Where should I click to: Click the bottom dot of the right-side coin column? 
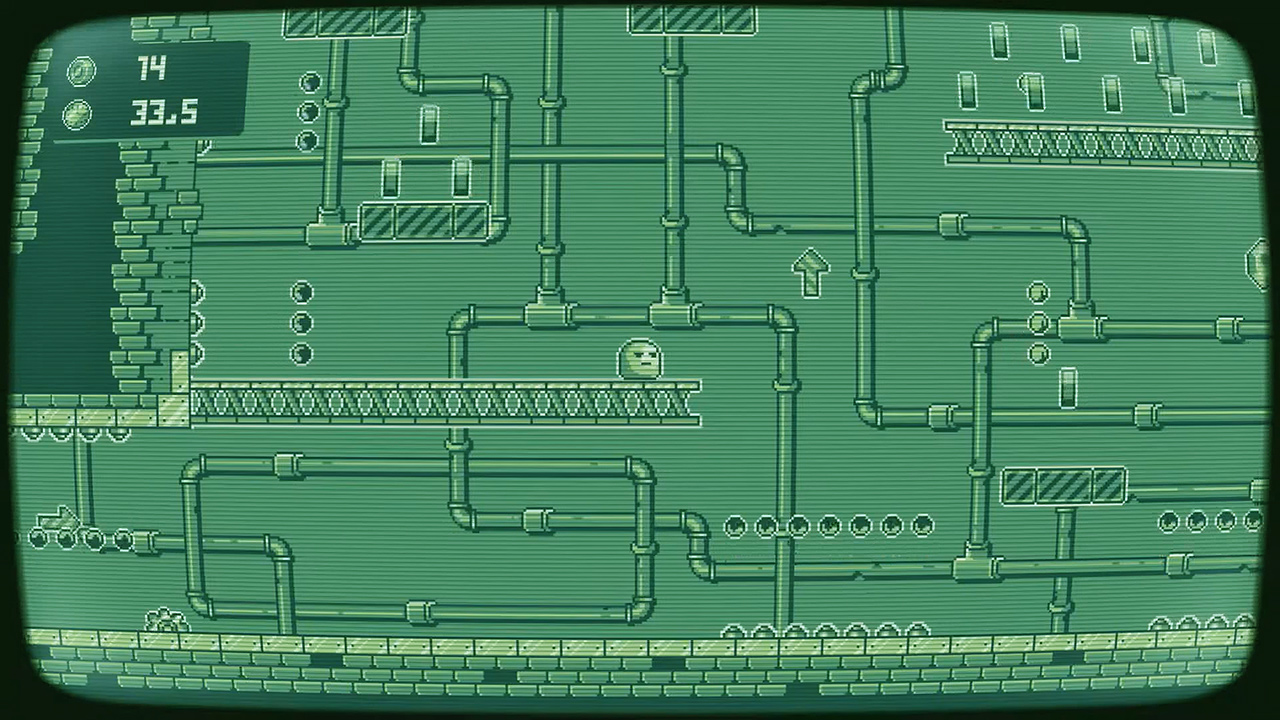pos(1040,355)
